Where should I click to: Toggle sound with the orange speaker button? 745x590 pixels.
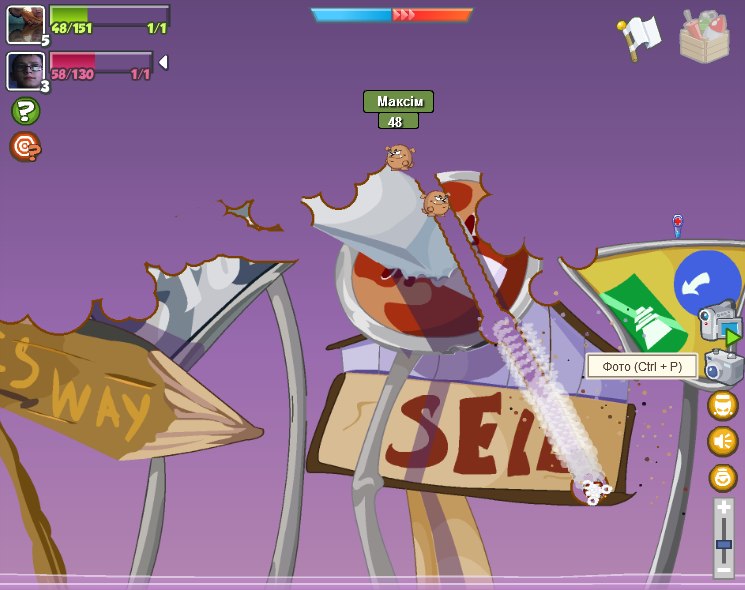(723, 441)
